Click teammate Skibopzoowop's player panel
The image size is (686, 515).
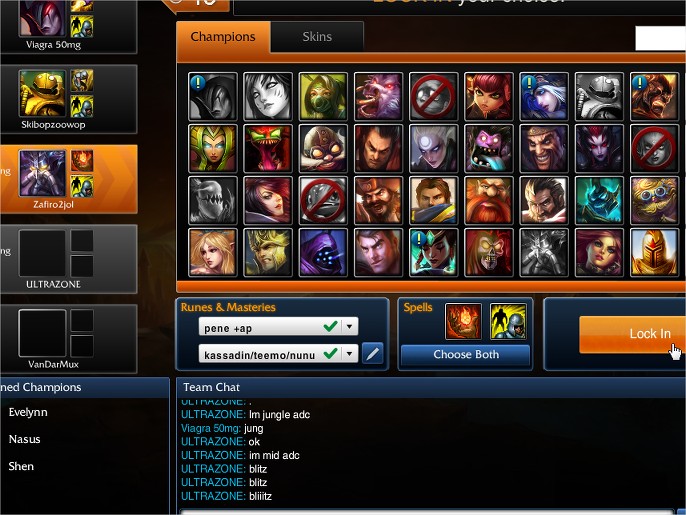click(68, 100)
